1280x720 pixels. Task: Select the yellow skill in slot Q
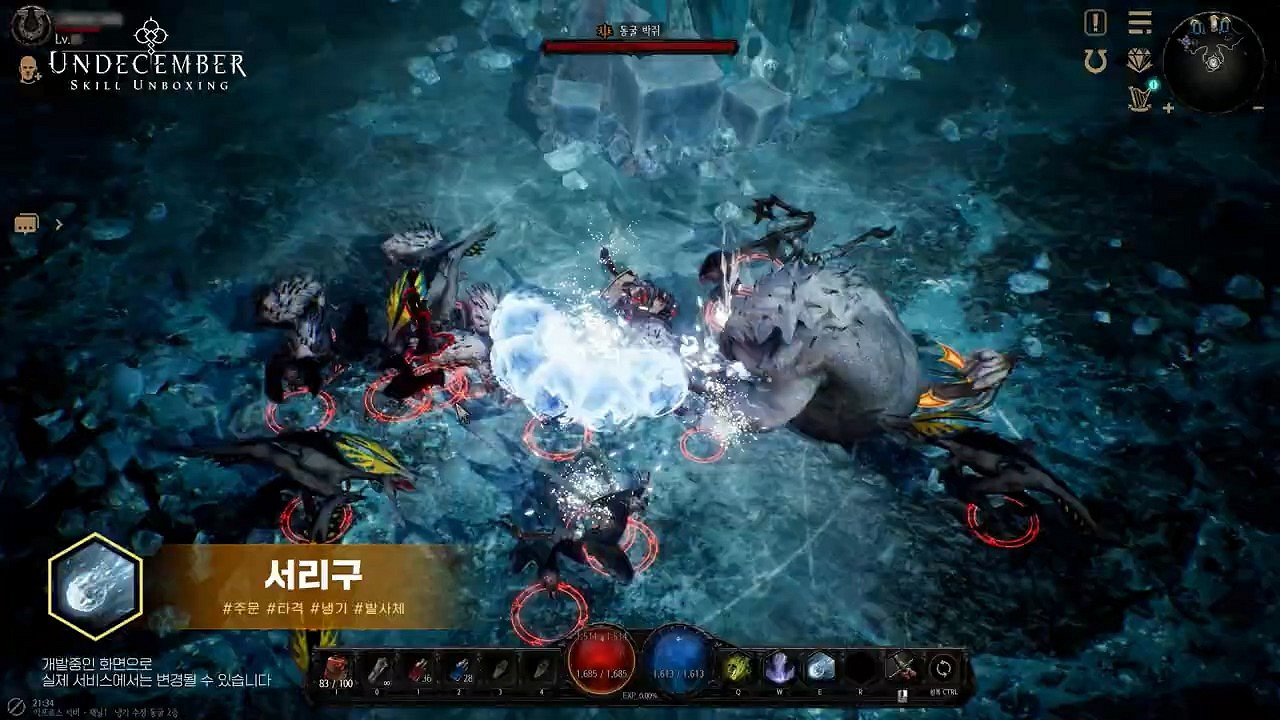coord(738,668)
